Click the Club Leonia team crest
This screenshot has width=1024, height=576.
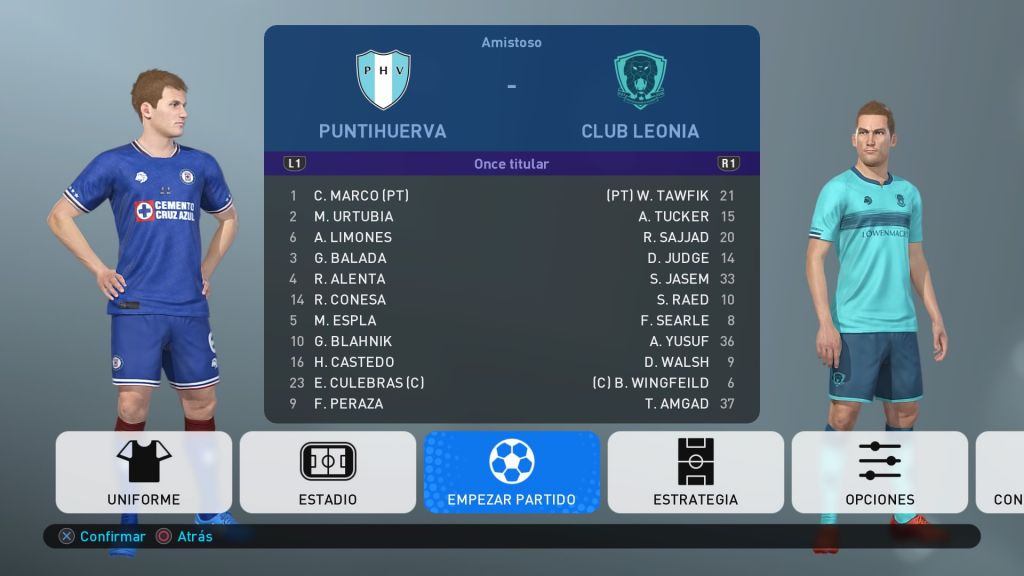click(x=640, y=80)
